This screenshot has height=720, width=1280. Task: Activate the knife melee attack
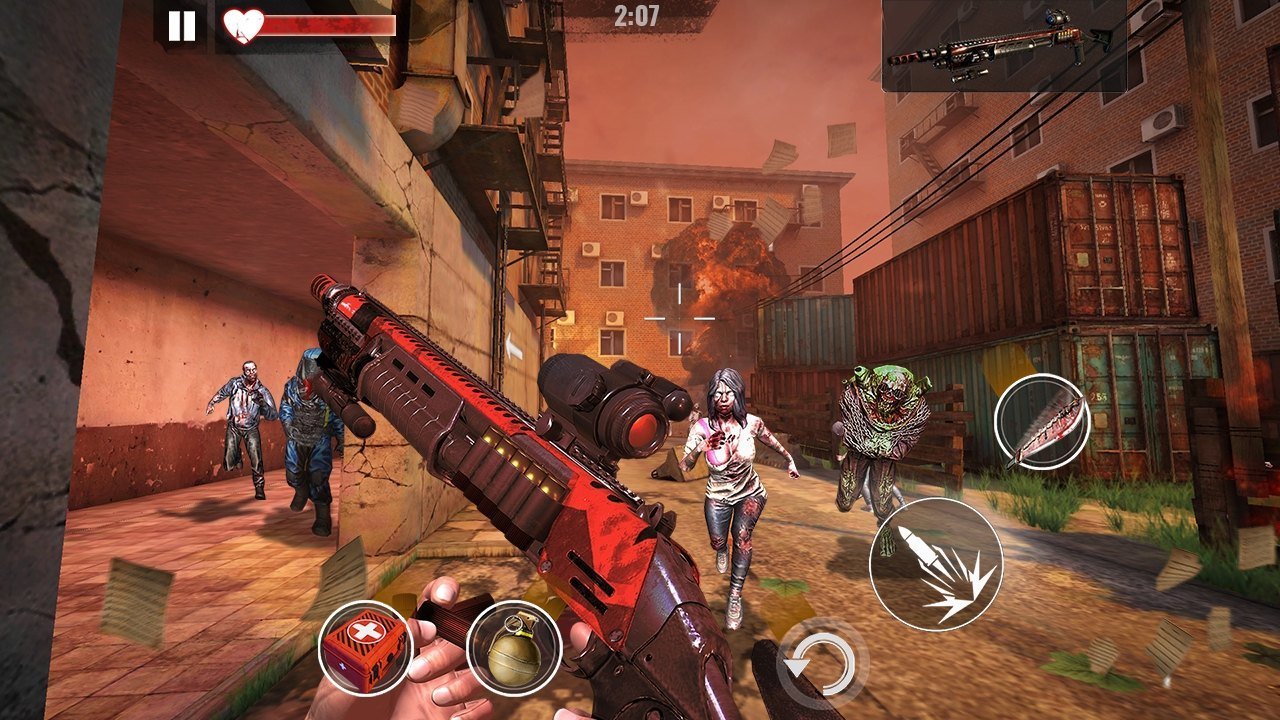1042,421
